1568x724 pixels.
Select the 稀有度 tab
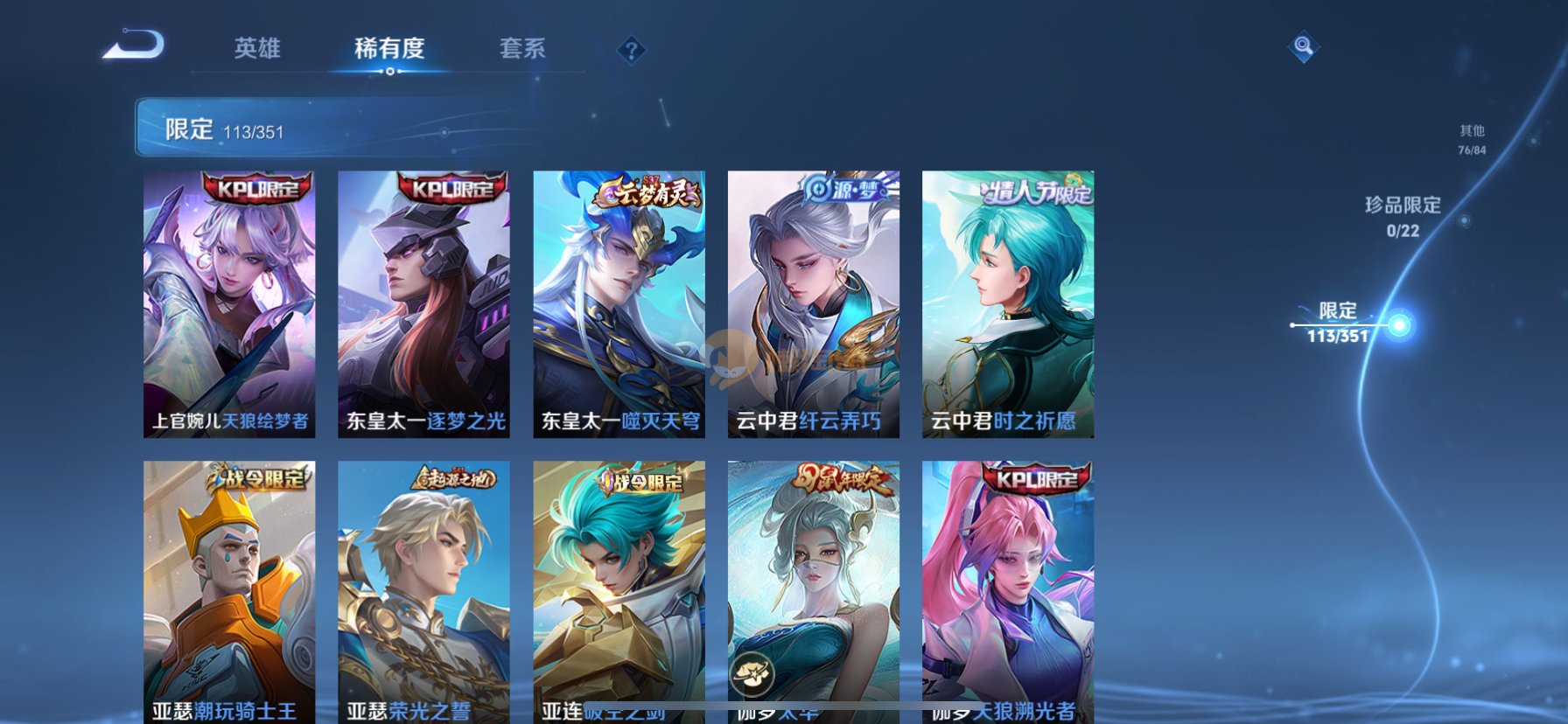coord(389,48)
